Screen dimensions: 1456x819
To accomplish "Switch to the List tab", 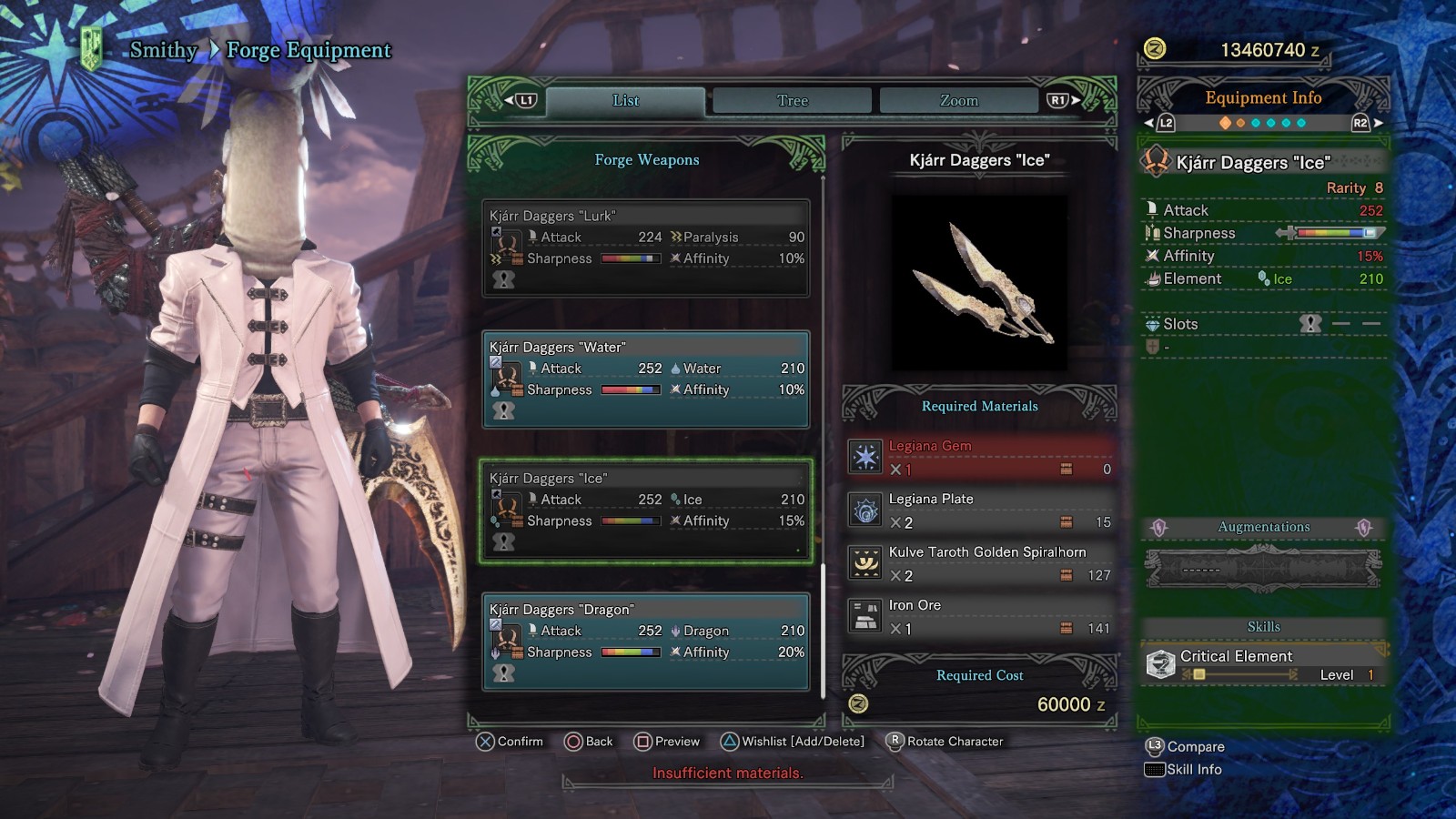I will [625, 101].
